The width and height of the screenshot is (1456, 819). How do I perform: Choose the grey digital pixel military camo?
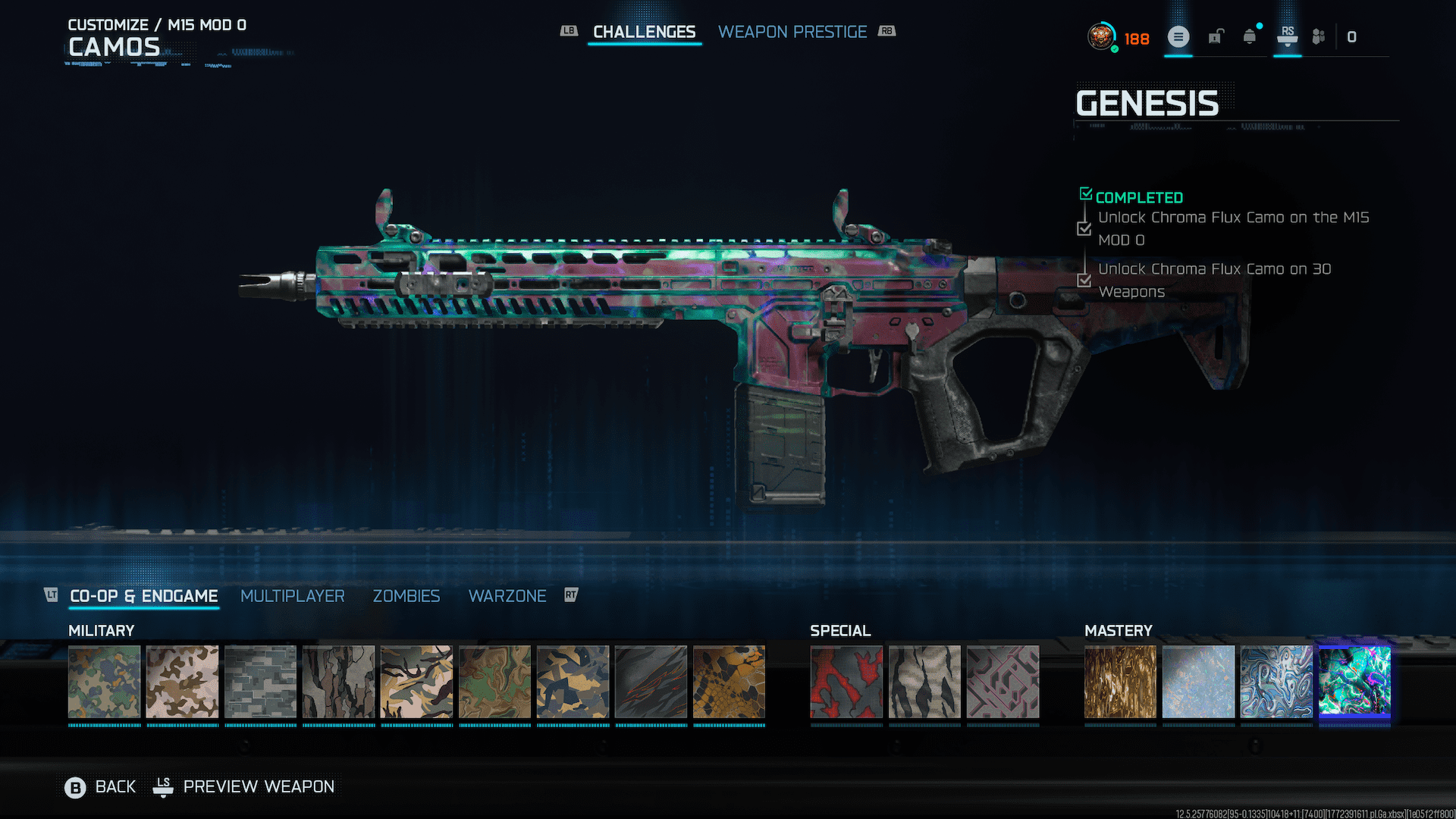coord(260,681)
